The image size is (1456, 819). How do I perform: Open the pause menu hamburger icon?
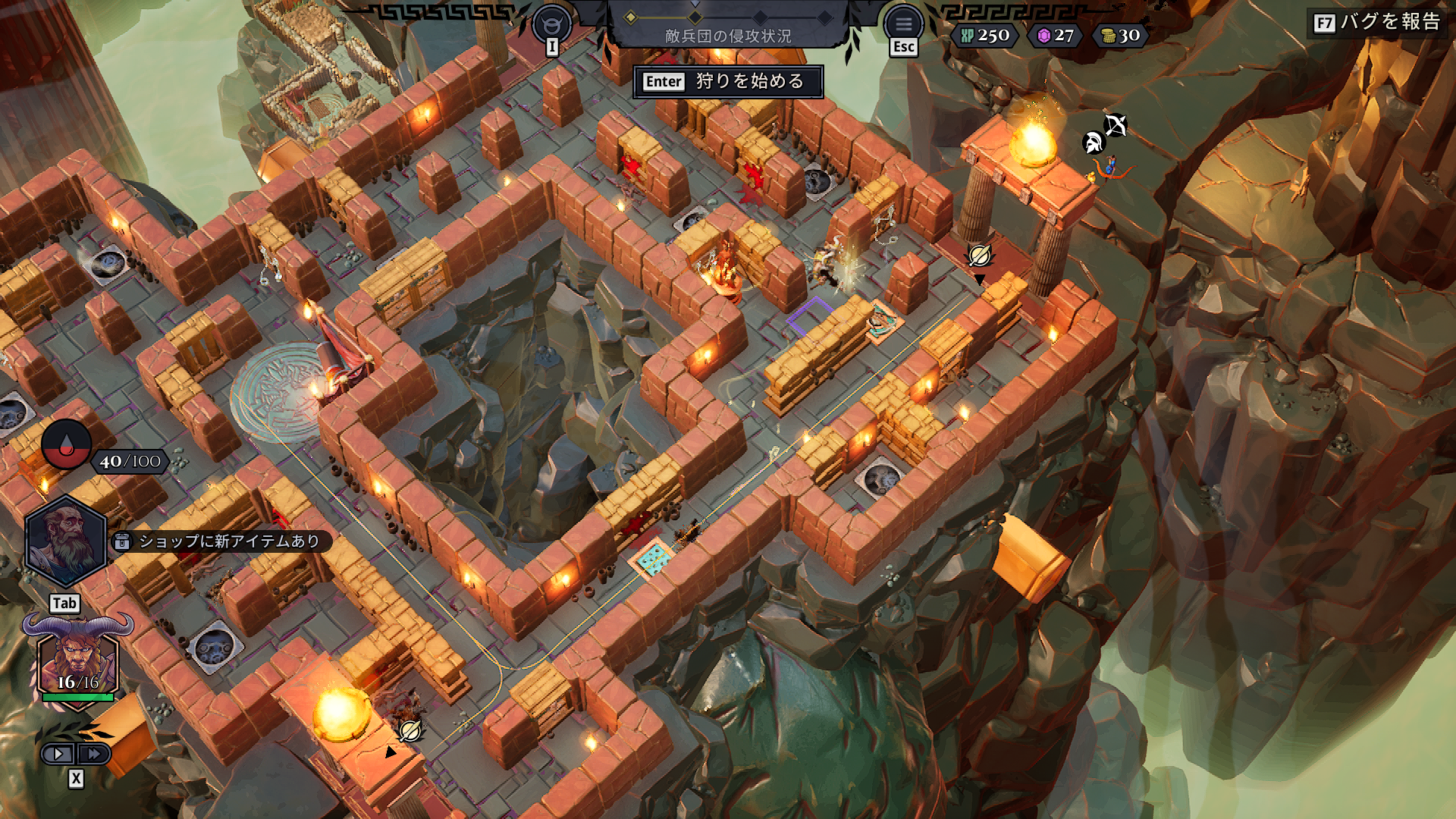coord(903,24)
